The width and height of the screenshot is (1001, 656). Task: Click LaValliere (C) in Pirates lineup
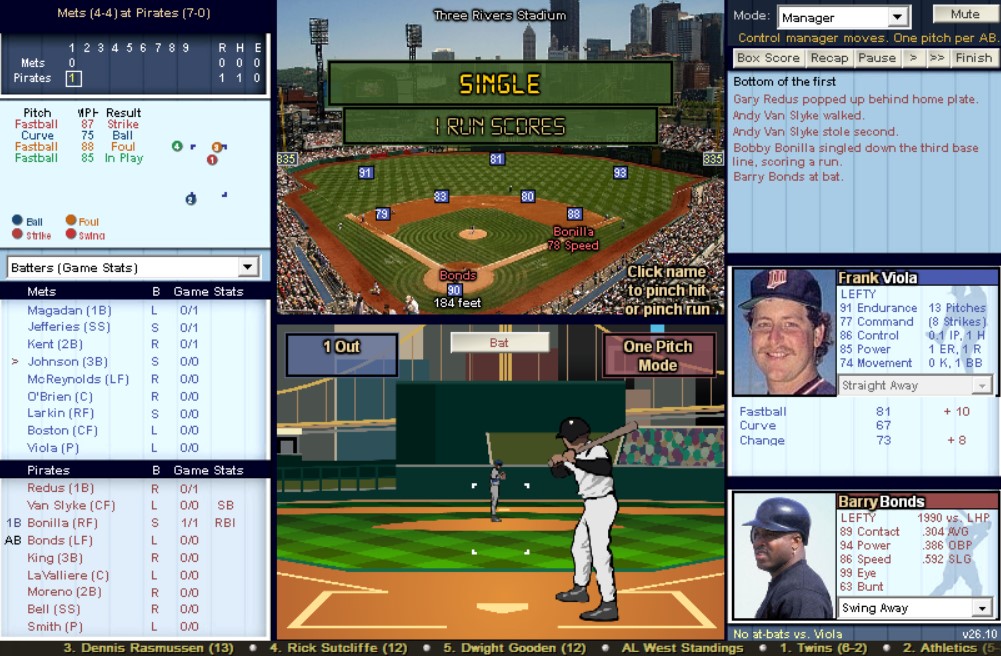tap(69, 575)
